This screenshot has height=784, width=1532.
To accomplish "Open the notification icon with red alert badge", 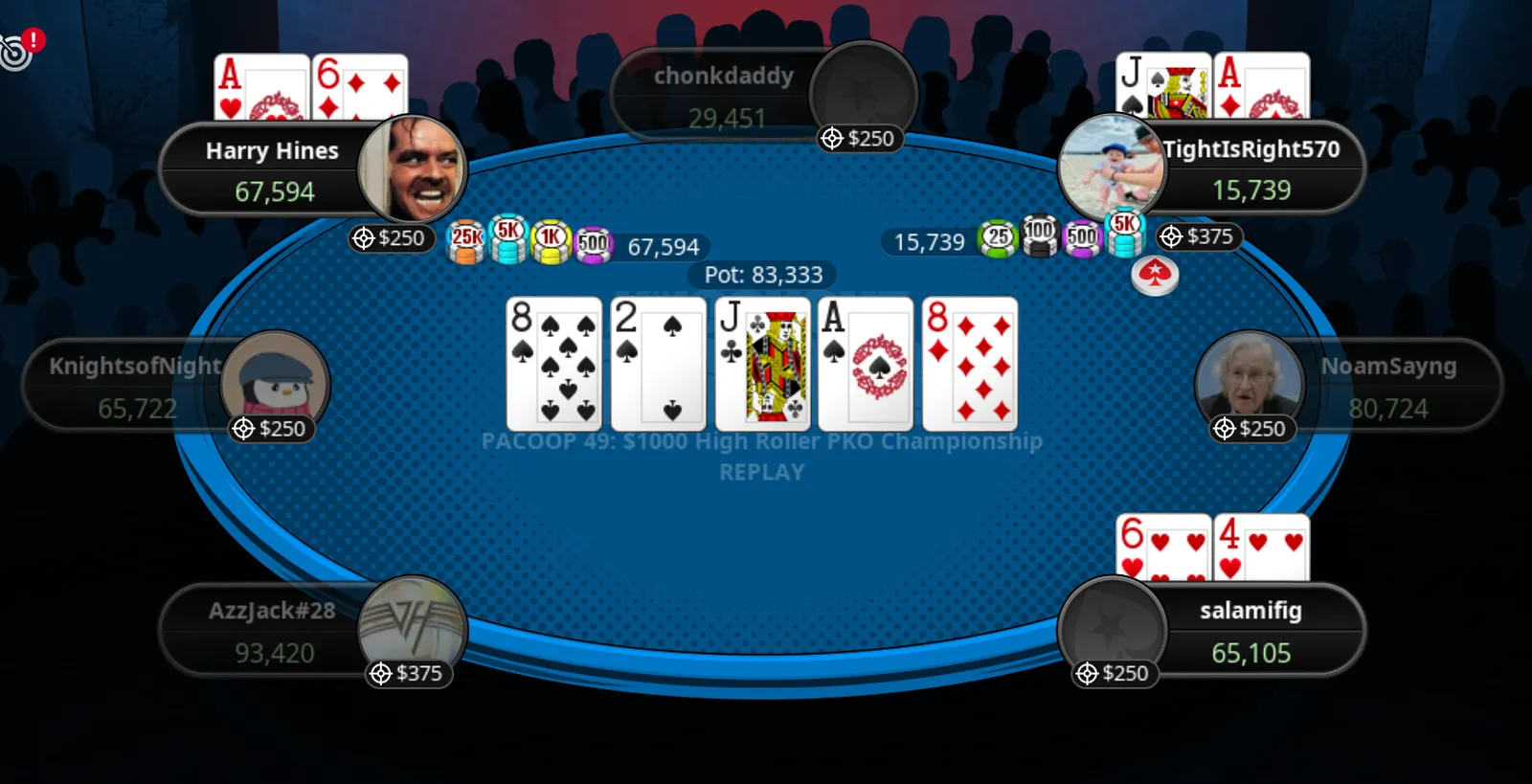I will [x=17, y=50].
